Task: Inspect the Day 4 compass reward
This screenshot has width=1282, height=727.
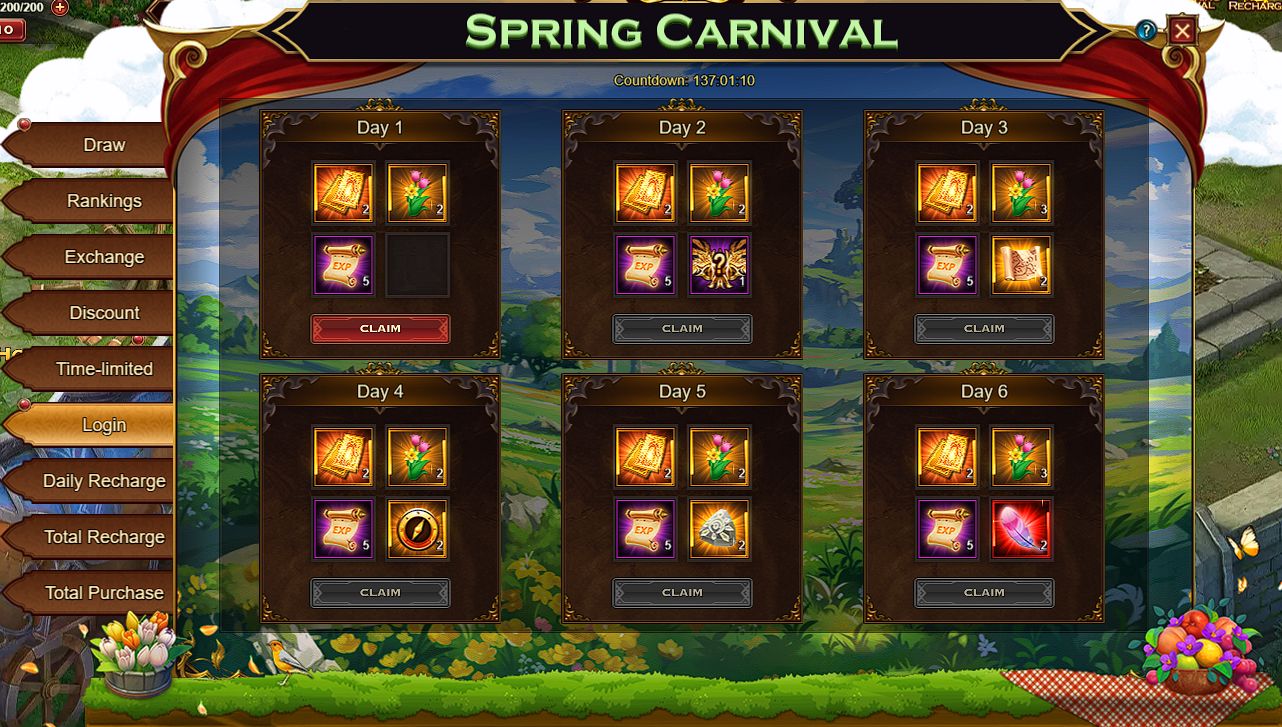Action: coord(417,529)
